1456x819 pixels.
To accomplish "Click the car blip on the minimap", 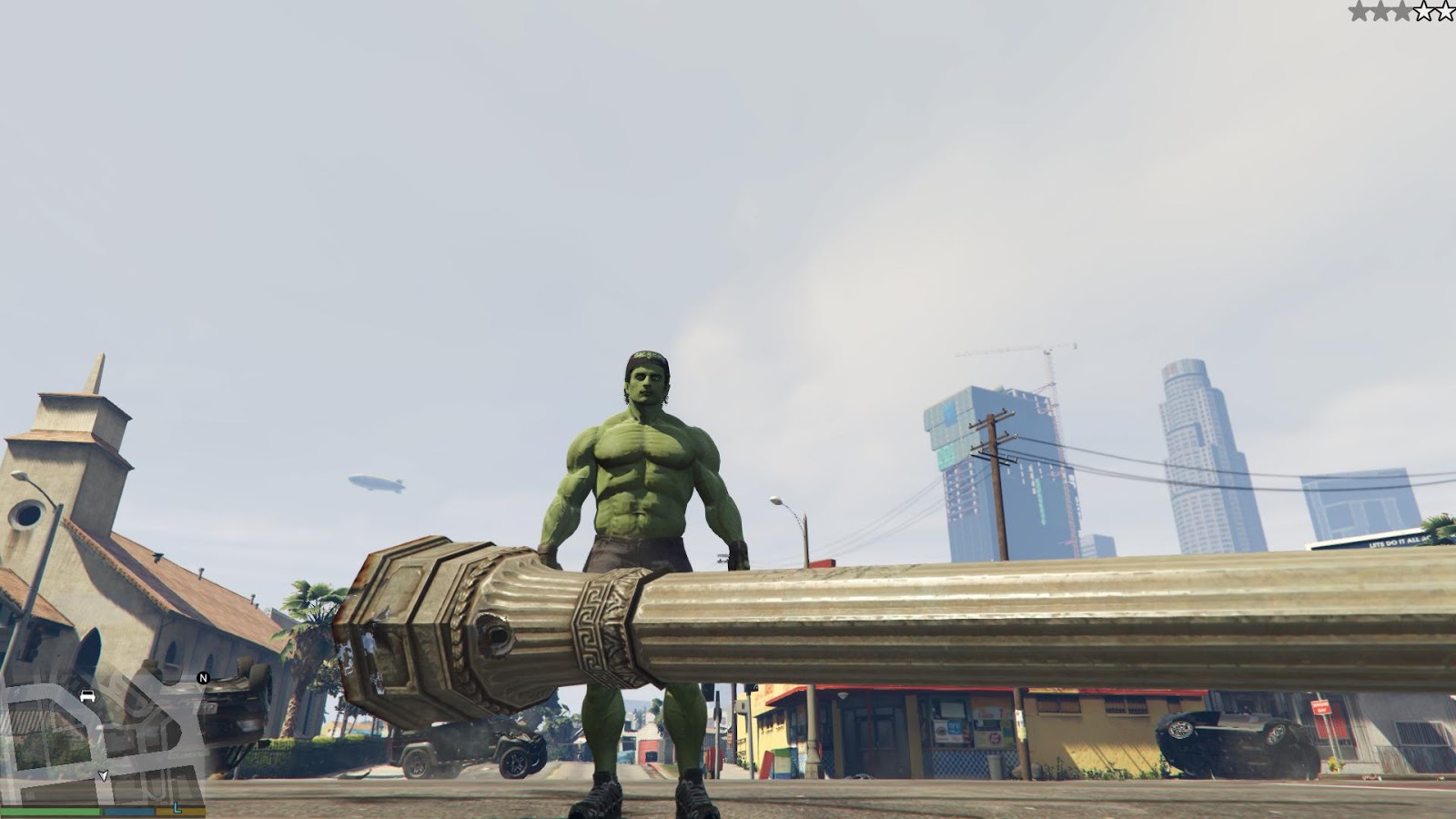I will [87, 696].
